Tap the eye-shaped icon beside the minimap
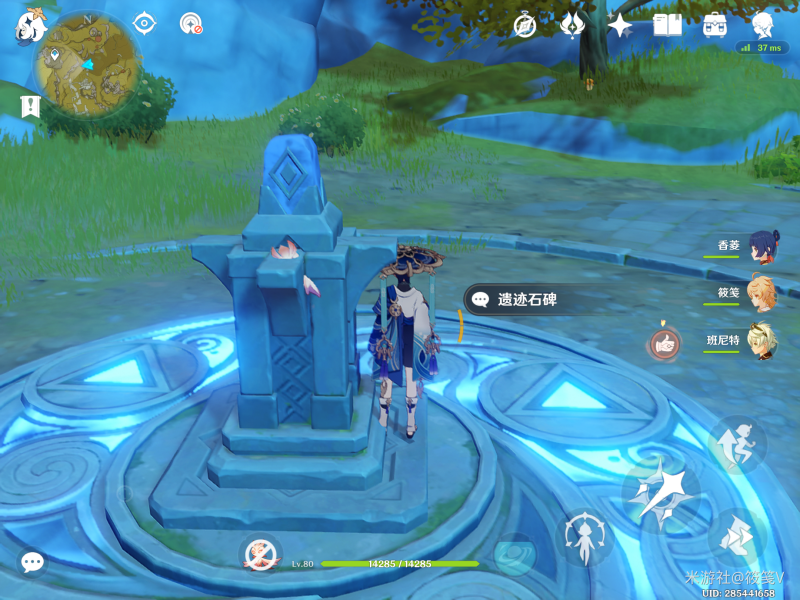This screenshot has width=800, height=600. click(x=145, y=23)
